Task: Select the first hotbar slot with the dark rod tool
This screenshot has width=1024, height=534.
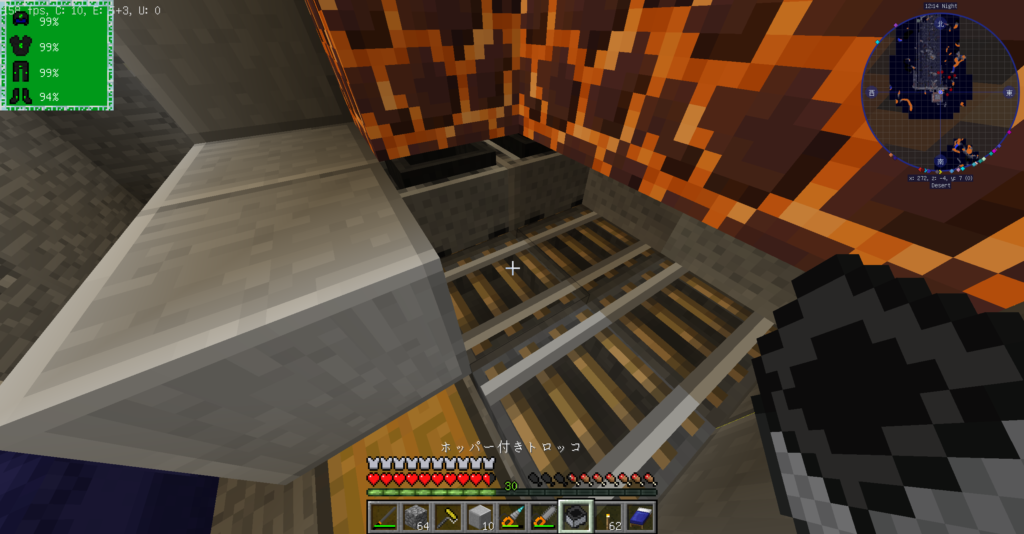Action: (x=383, y=516)
